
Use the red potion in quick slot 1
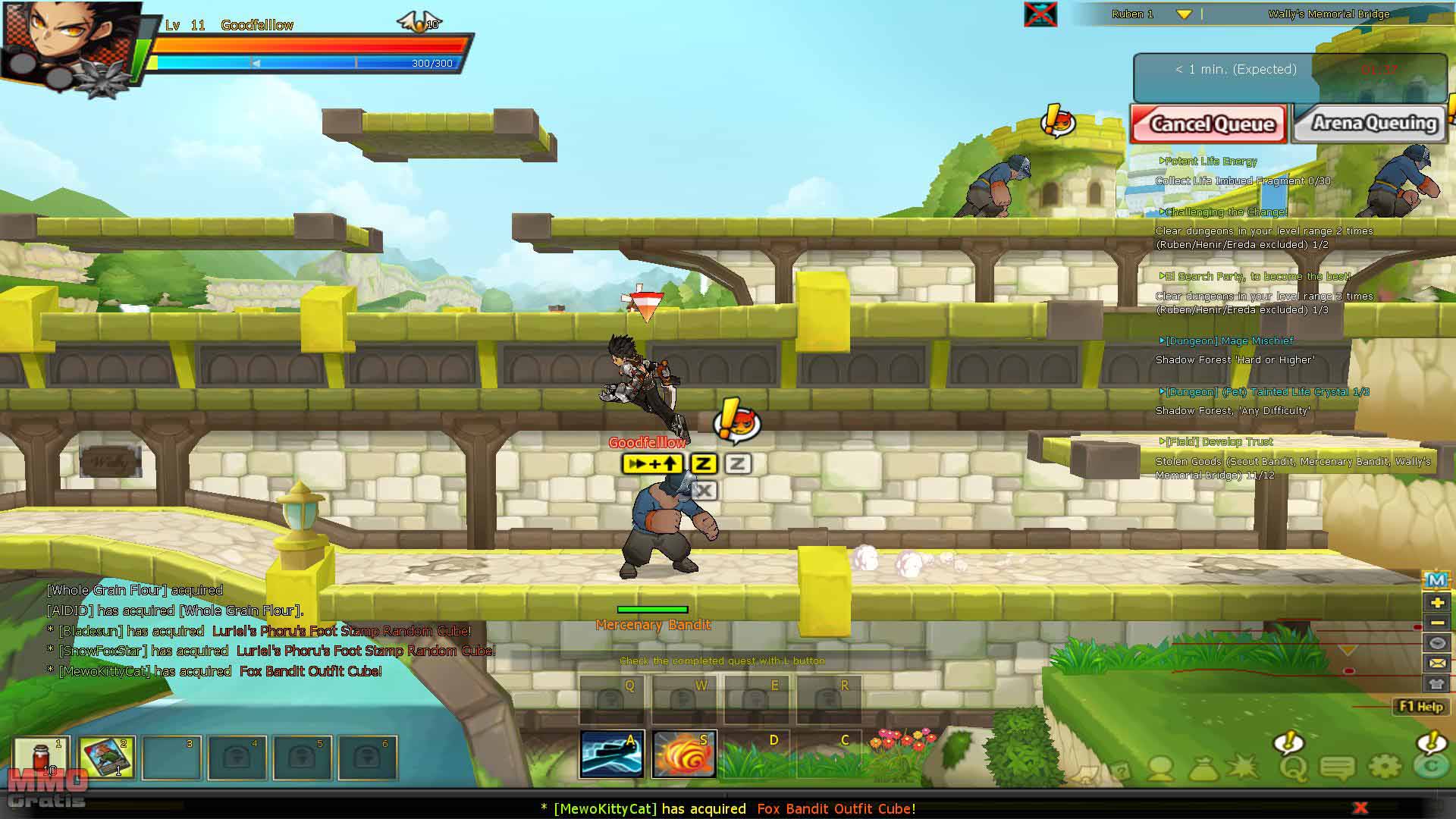pos(42,757)
